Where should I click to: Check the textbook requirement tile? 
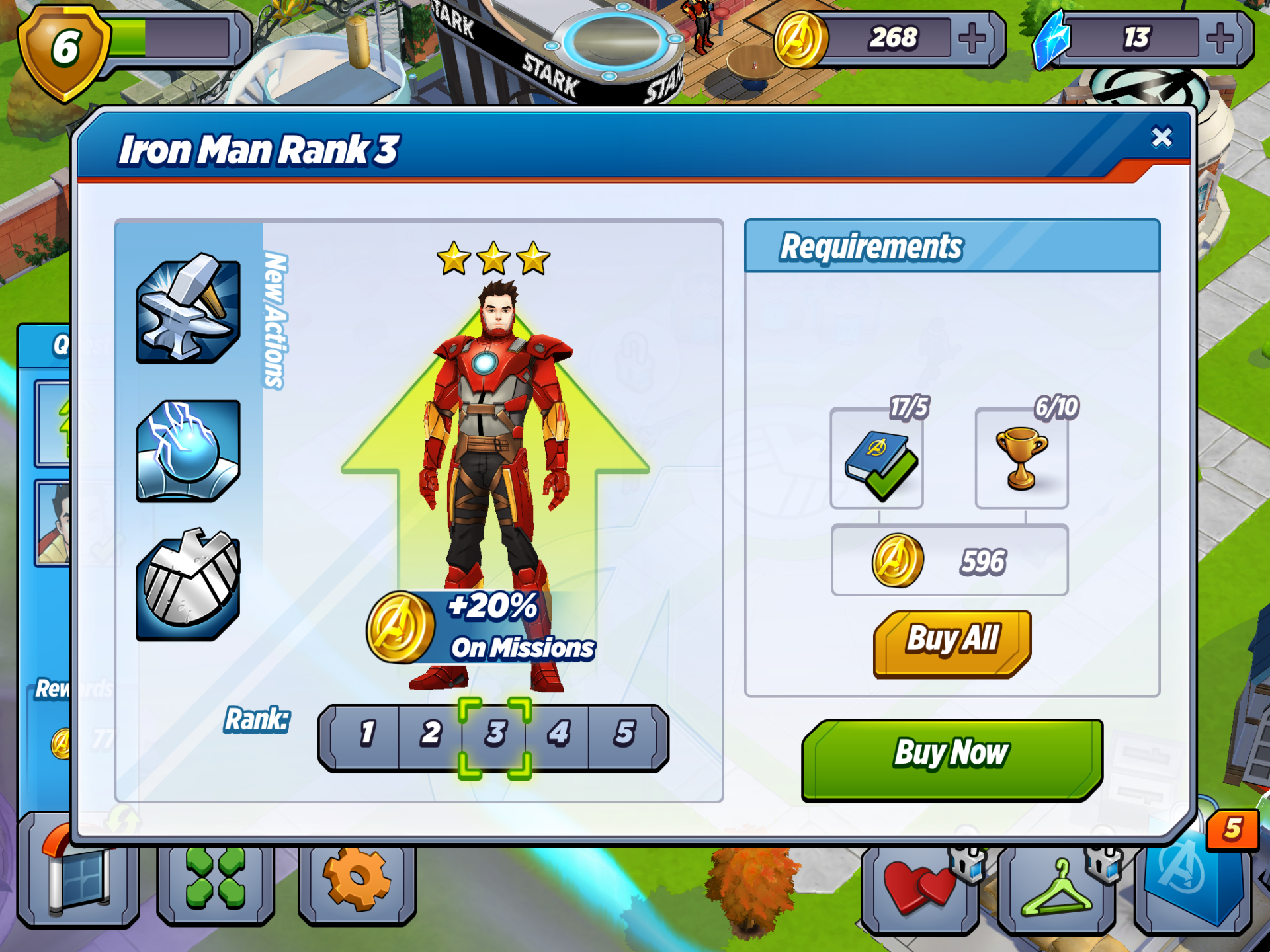click(877, 459)
